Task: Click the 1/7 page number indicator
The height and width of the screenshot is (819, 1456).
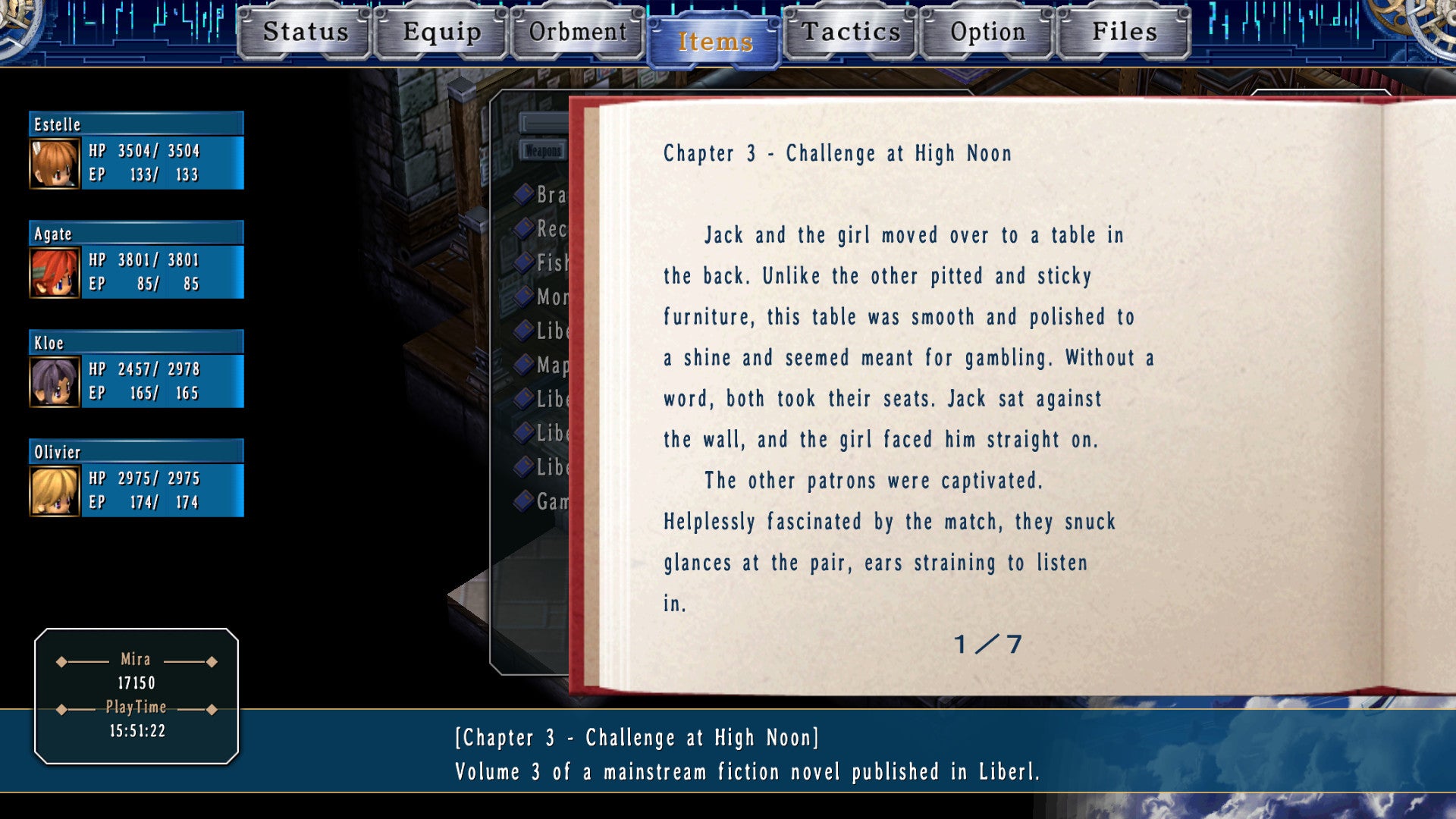Action: [x=987, y=645]
